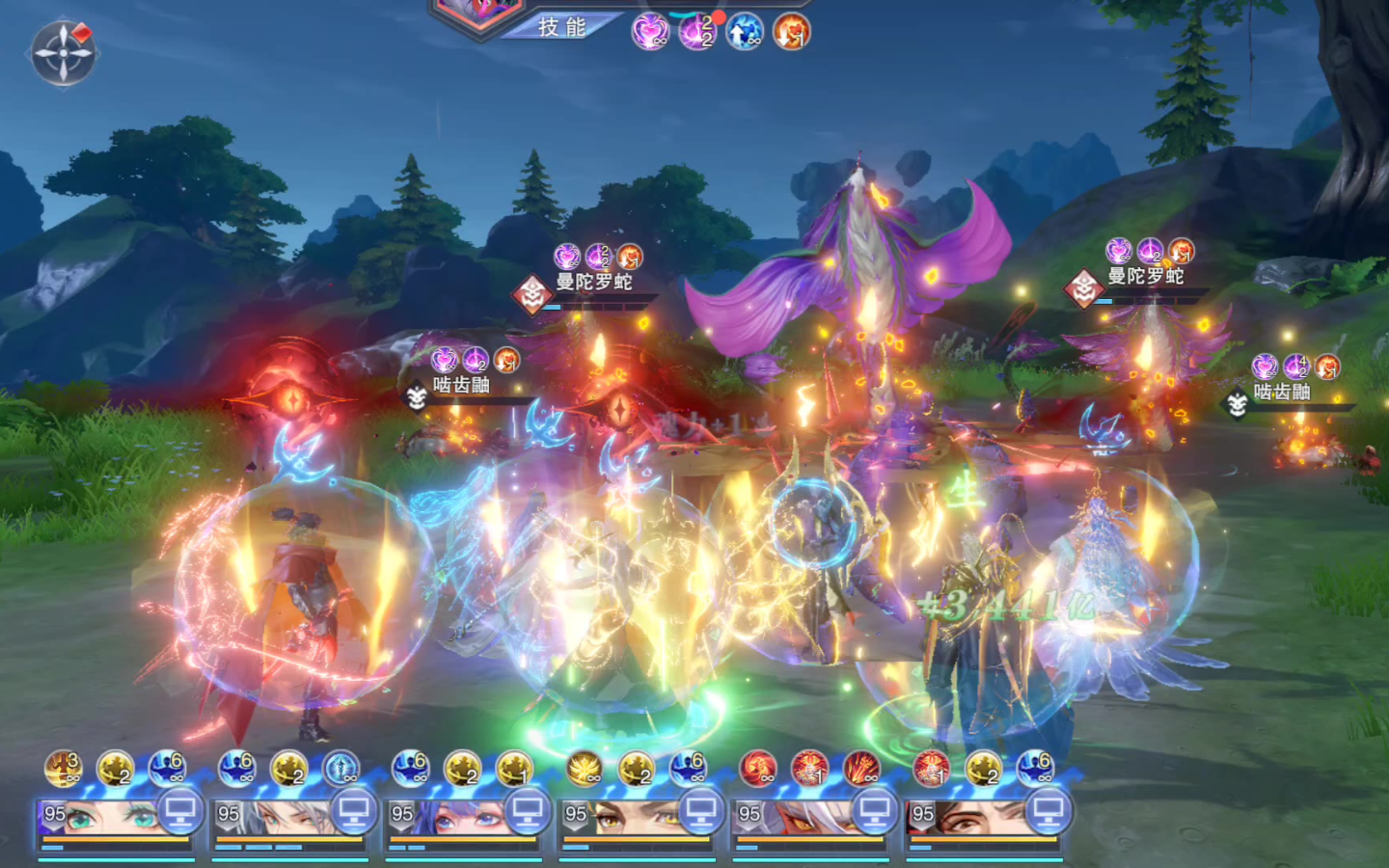Viewport: 1389px width, 868px height.
Task: Toggle the monitor button on the brown-eyed hero
Action: coord(1048,812)
